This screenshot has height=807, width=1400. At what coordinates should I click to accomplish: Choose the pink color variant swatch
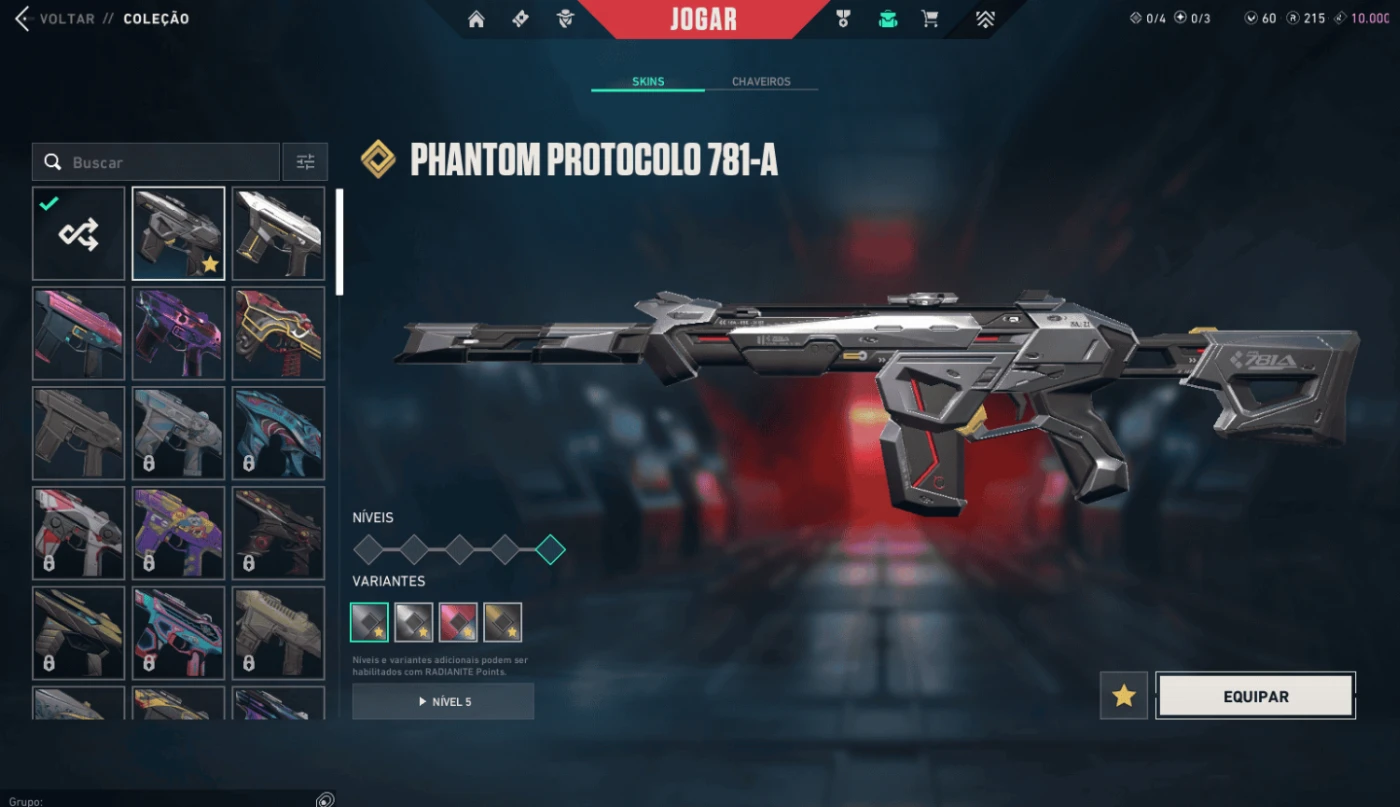coord(458,622)
